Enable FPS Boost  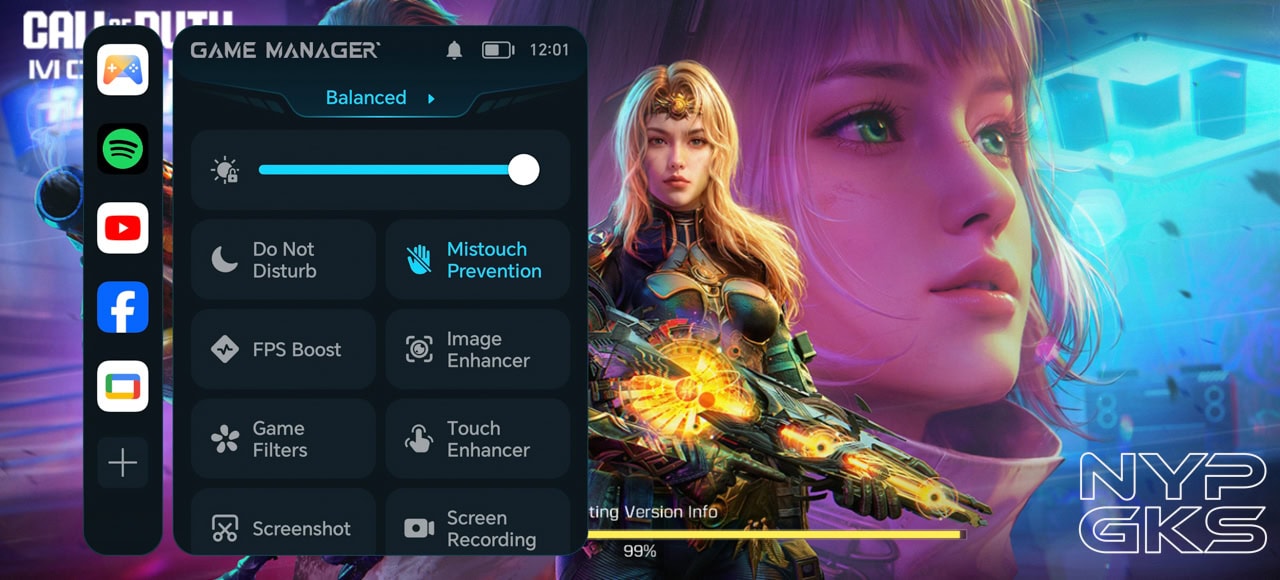(x=283, y=349)
